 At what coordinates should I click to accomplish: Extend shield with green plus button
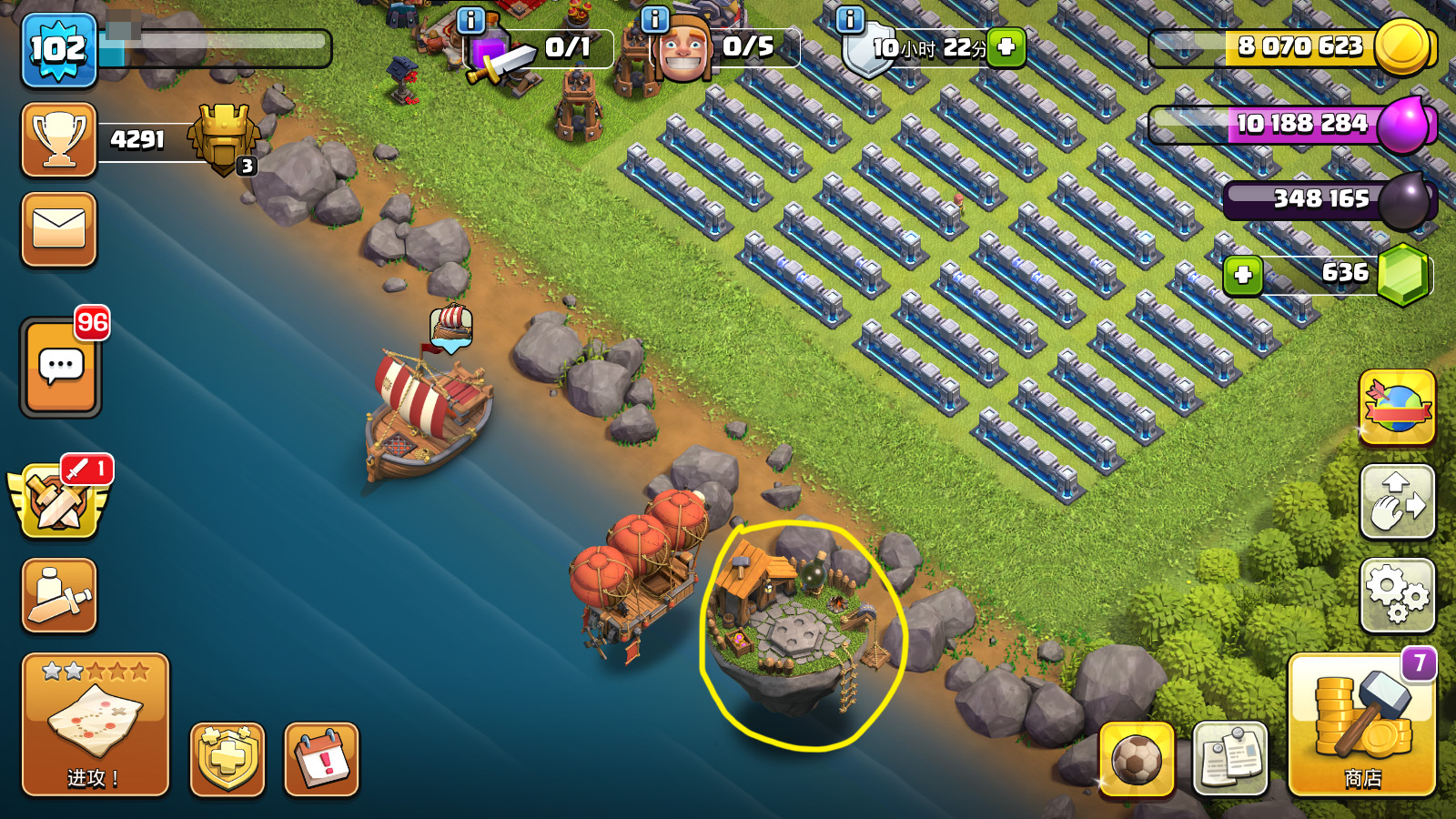point(1006,46)
